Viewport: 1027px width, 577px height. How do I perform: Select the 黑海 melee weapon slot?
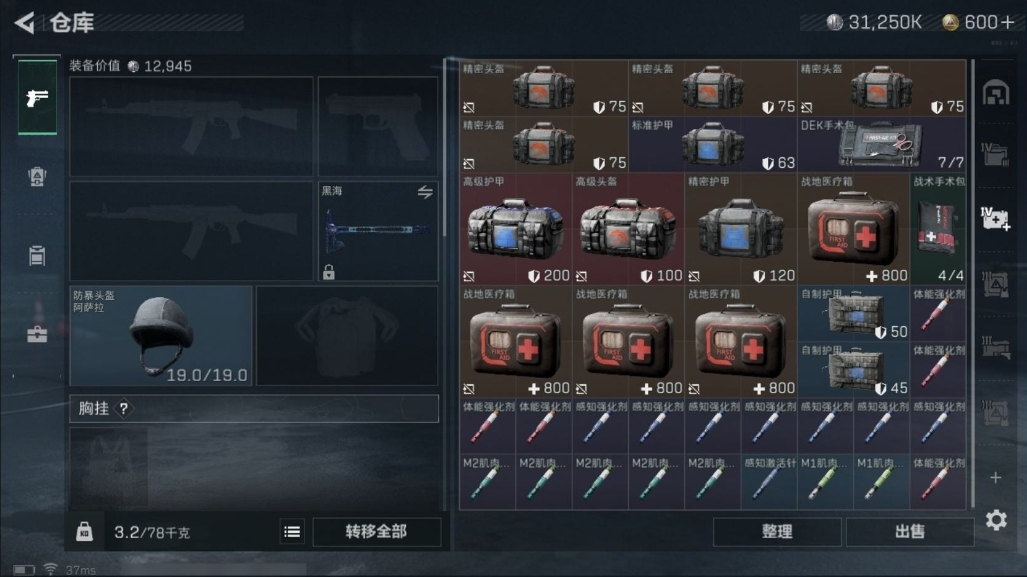(x=378, y=231)
